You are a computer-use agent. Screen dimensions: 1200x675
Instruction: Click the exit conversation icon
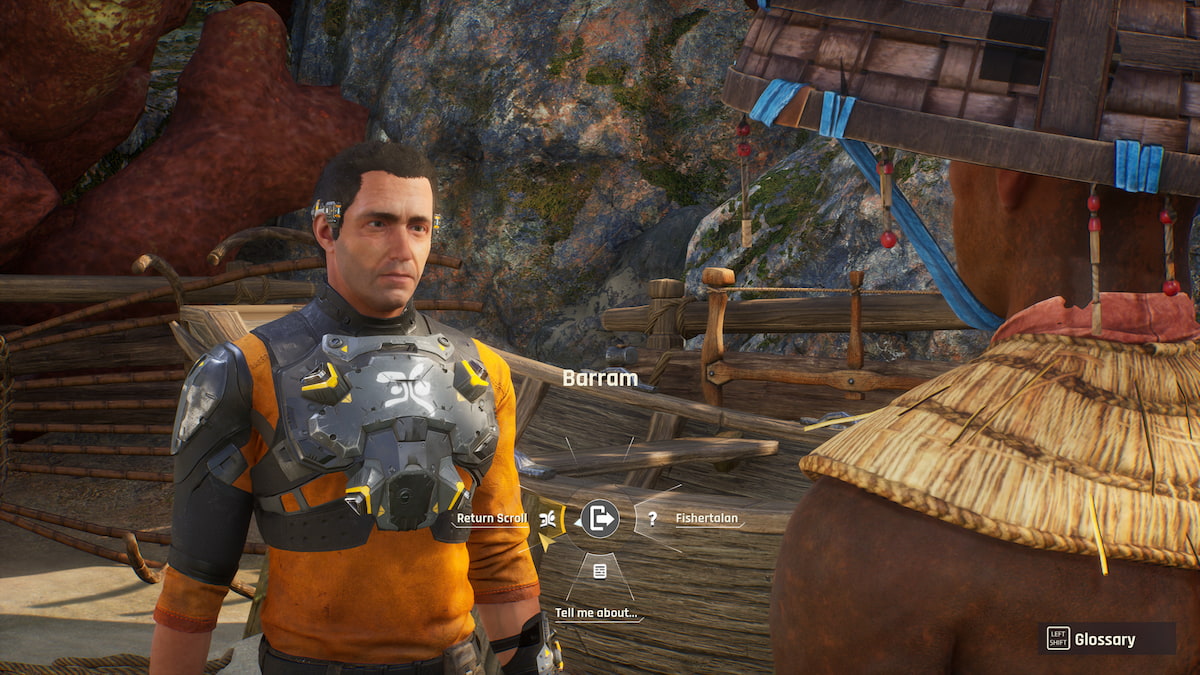tap(600, 518)
